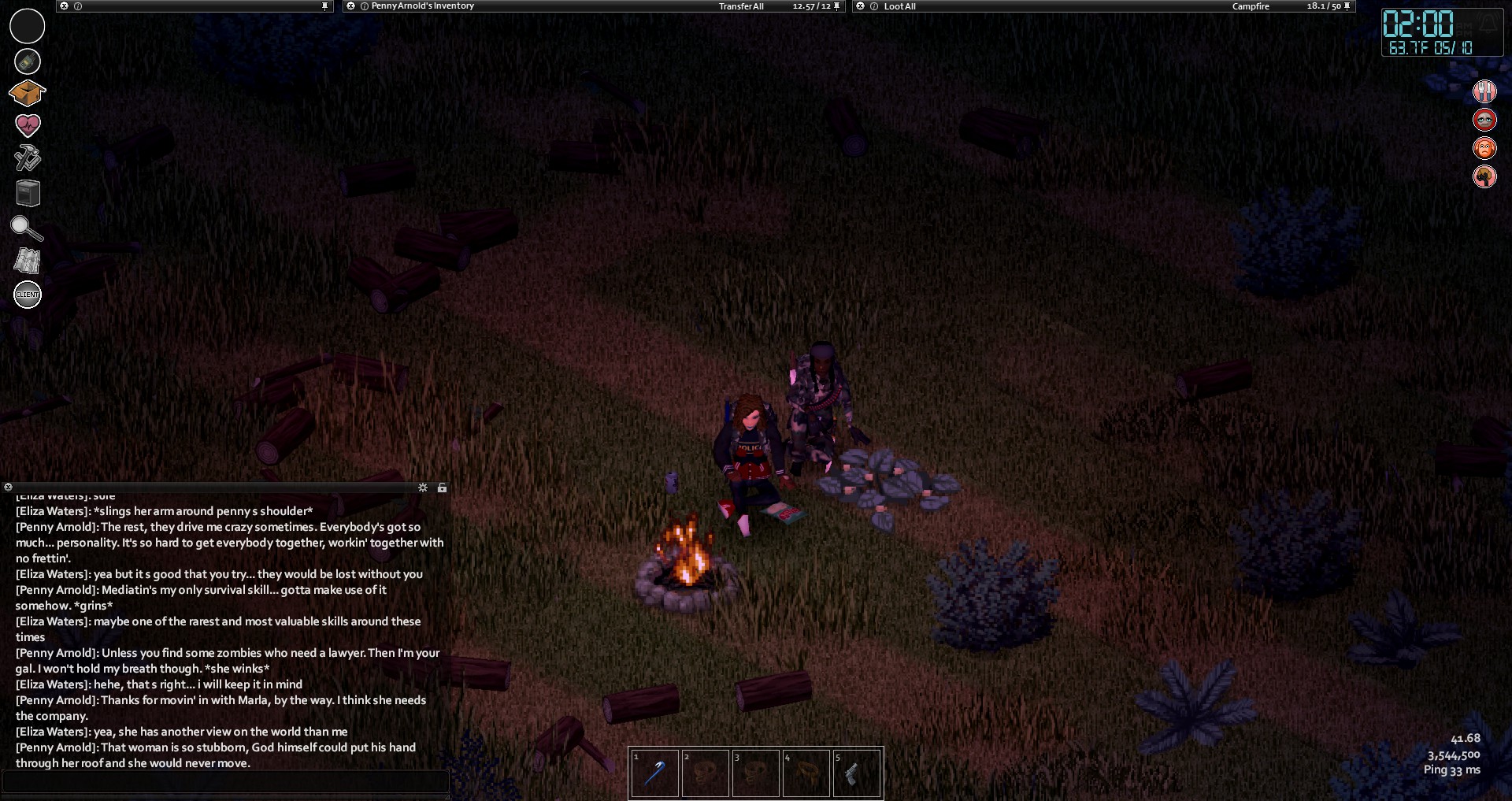Select the secondary hand item circle
Screen dimensions: 1512x801
click(x=27, y=61)
